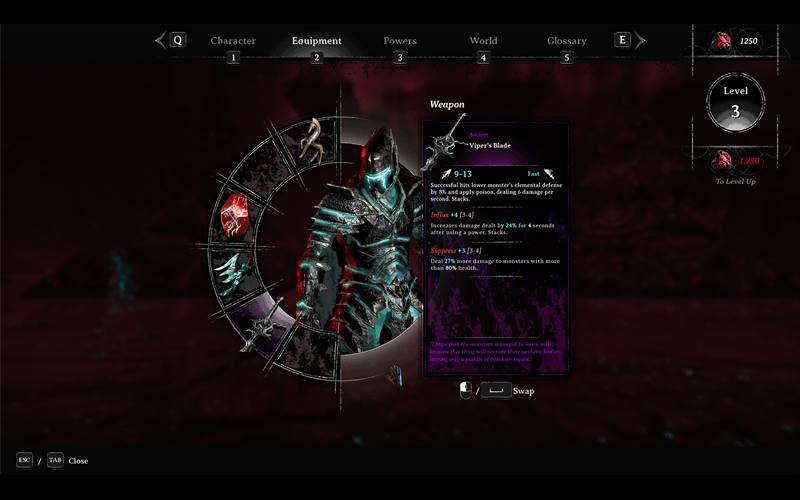Open the Glossary tab

(x=566, y=41)
